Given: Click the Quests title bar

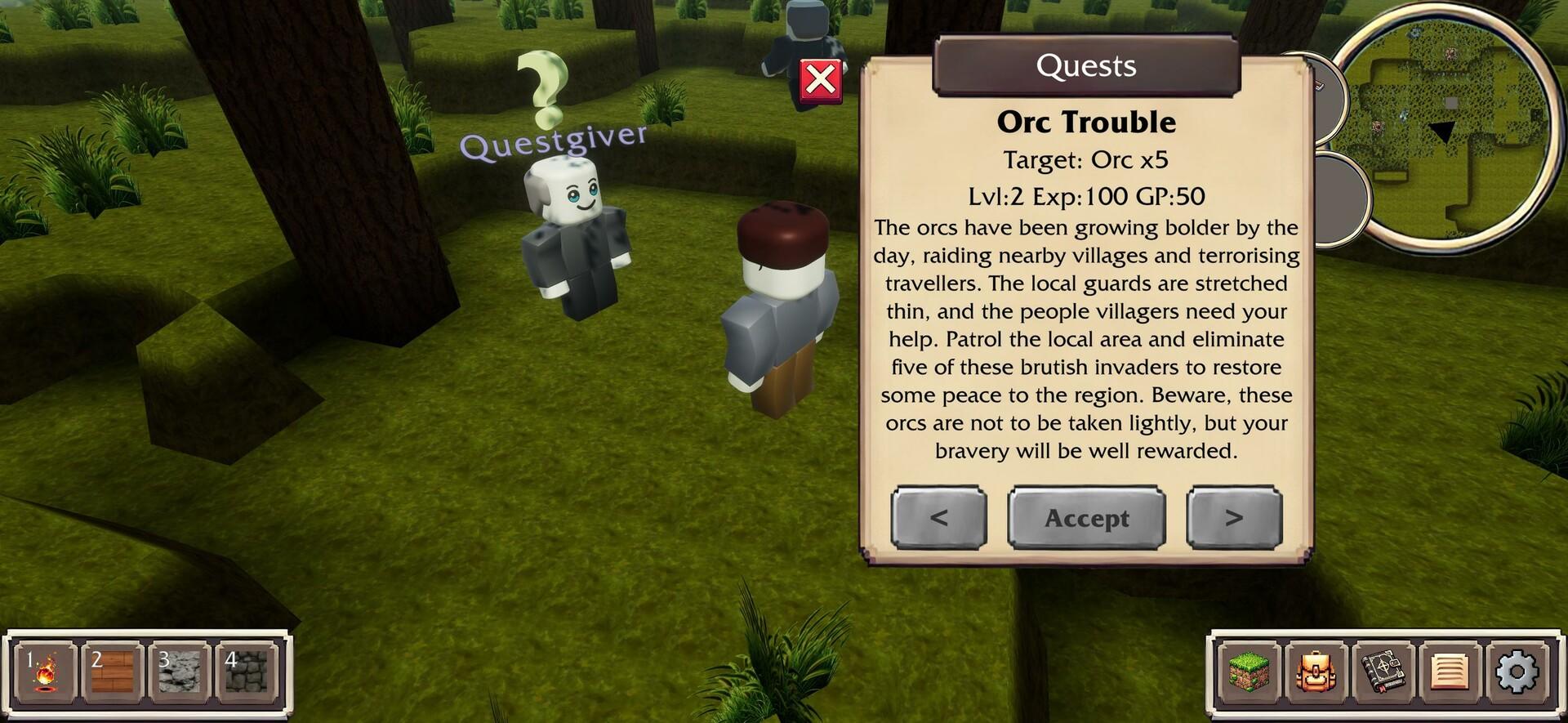Looking at the screenshot, I should (x=1086, y=66).
